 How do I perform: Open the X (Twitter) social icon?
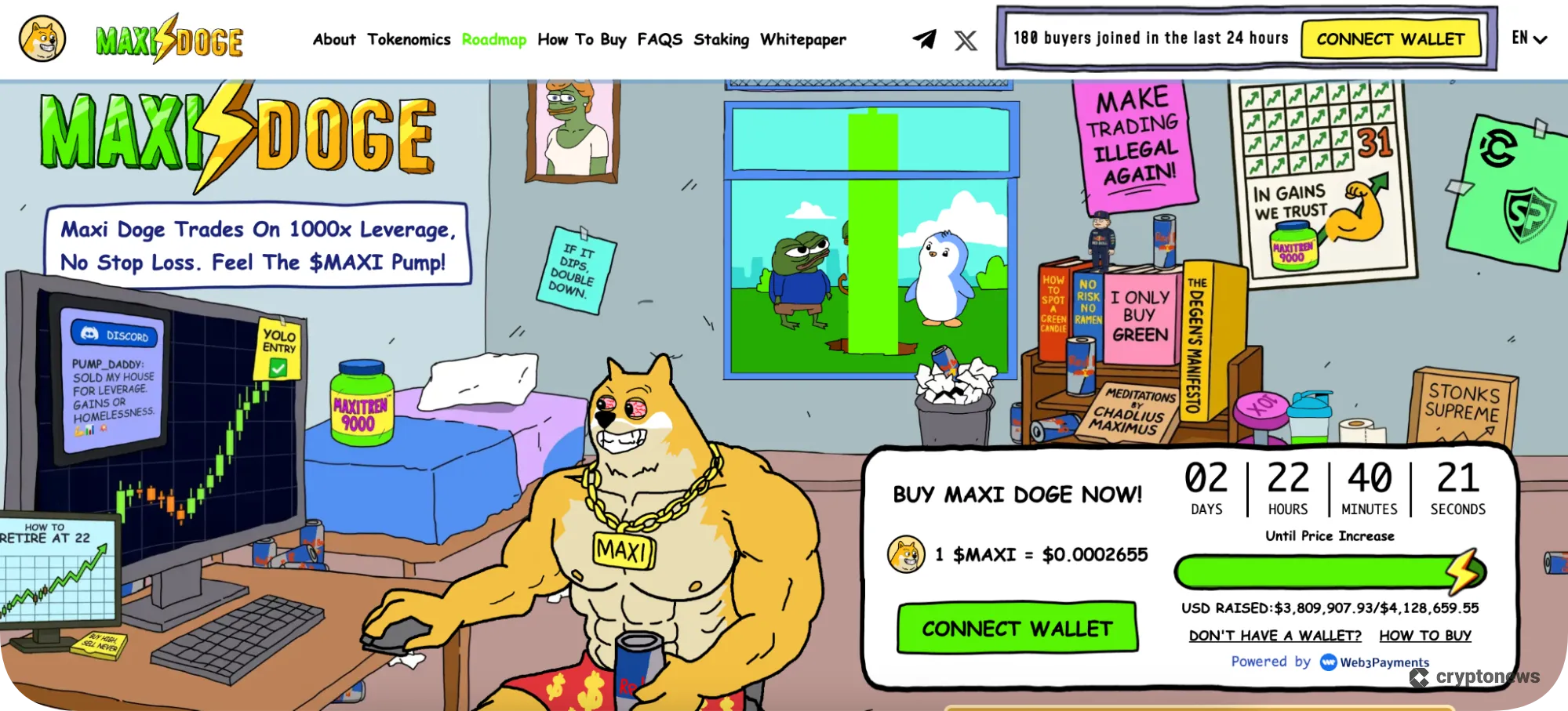click(x=965, y=40)
